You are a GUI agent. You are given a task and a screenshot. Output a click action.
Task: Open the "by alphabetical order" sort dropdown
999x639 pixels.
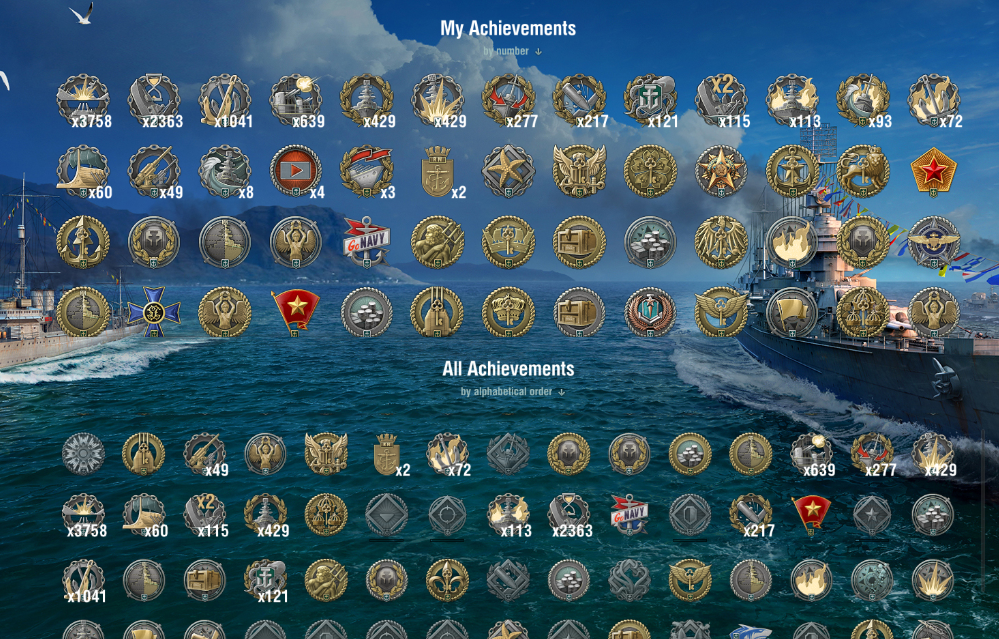[512, 392]
